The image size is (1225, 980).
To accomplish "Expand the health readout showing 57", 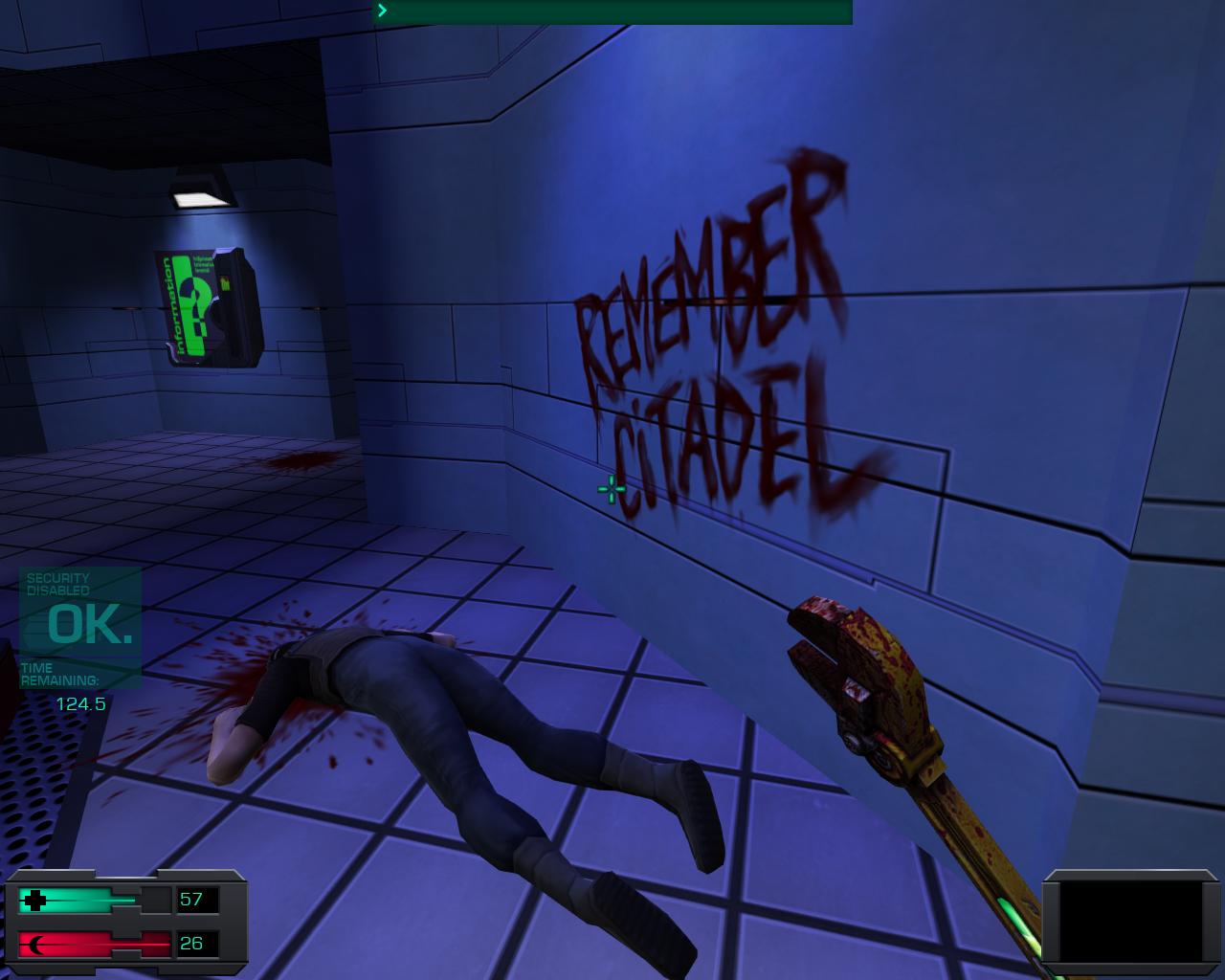I will pos(190,900).
